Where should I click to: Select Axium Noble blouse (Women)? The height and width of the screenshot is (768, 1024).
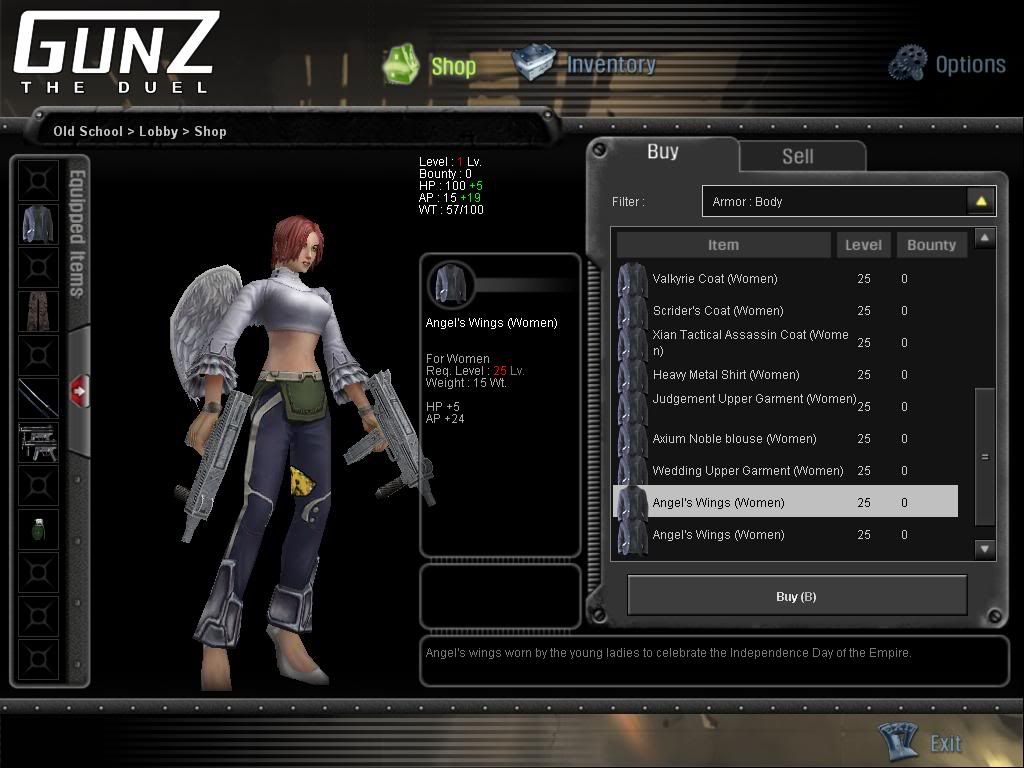(x=734, y=439)
